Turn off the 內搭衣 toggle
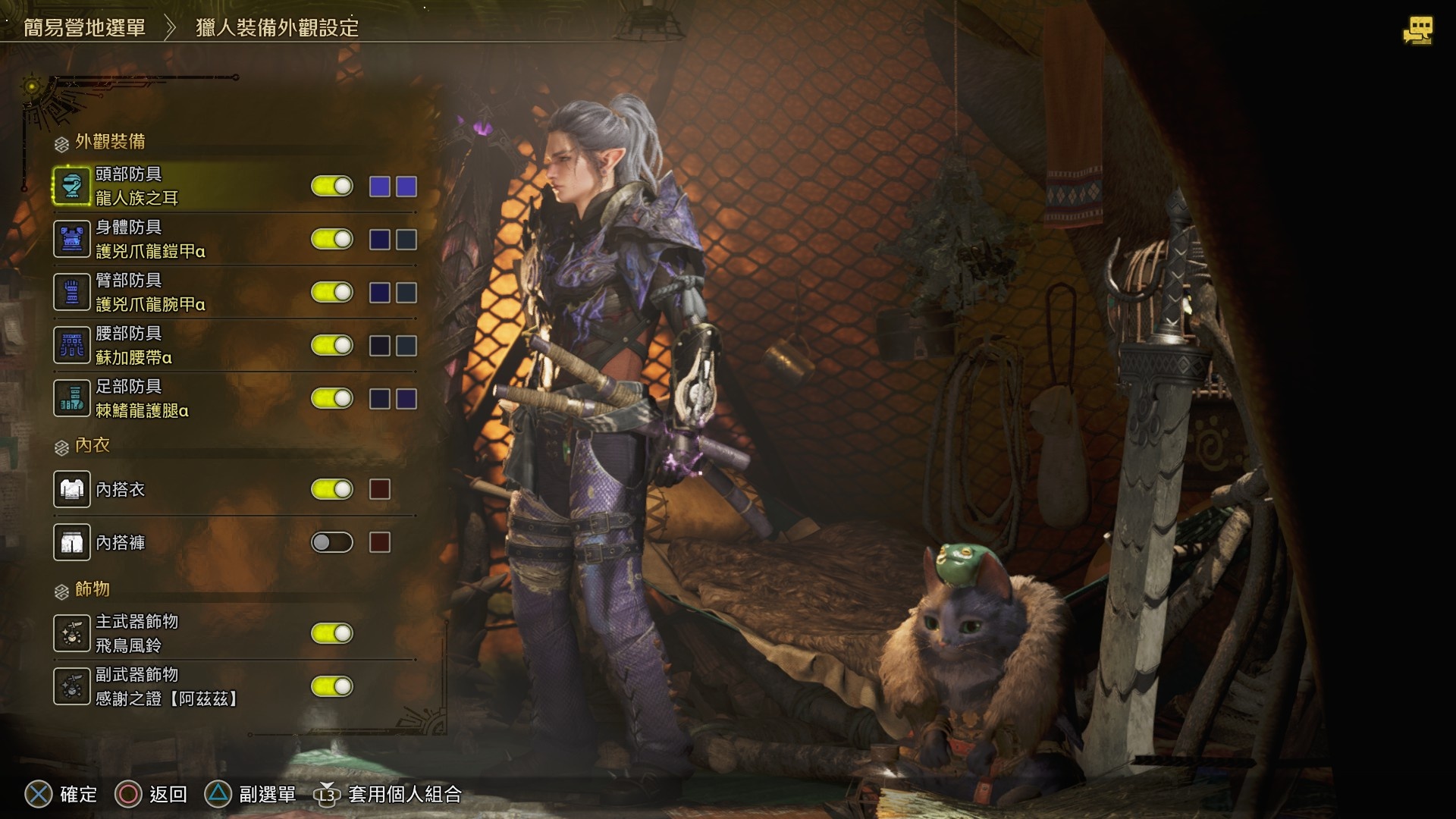Image resolution: width=1456 pixels, height=819 pixels. (332, 490)
